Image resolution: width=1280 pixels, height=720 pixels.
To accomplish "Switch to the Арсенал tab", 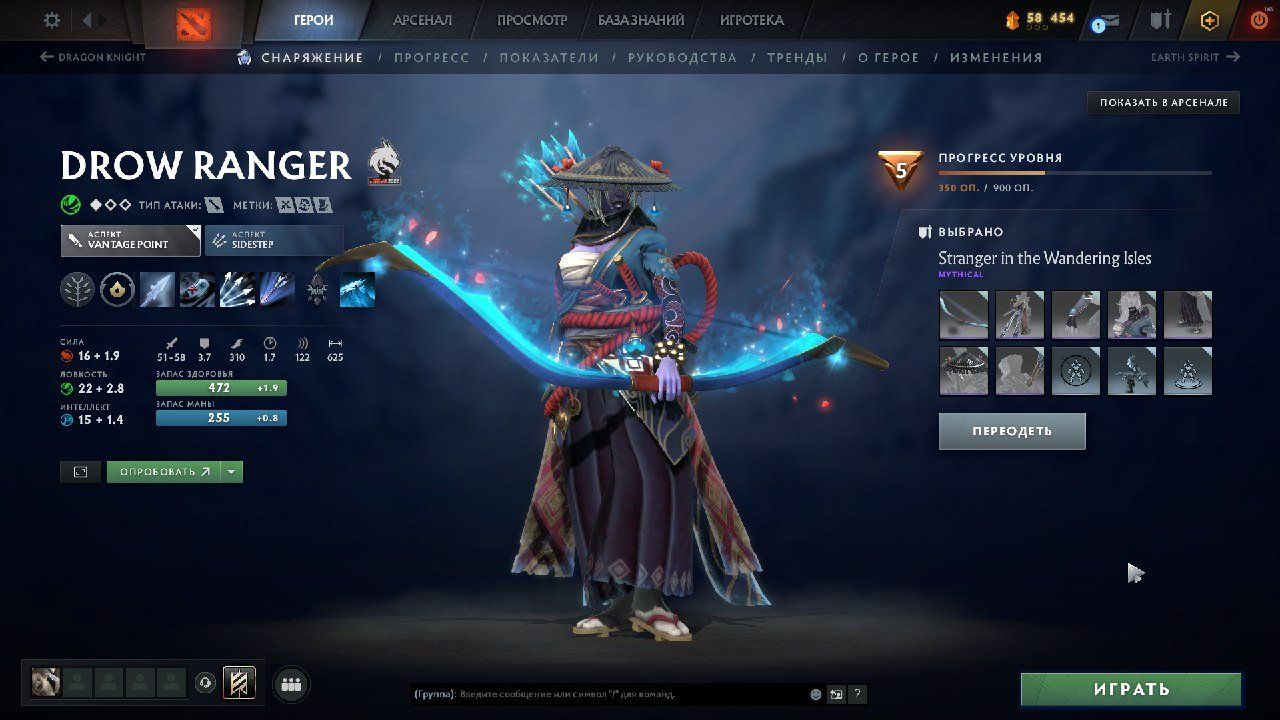I will (x=422, y=20).
